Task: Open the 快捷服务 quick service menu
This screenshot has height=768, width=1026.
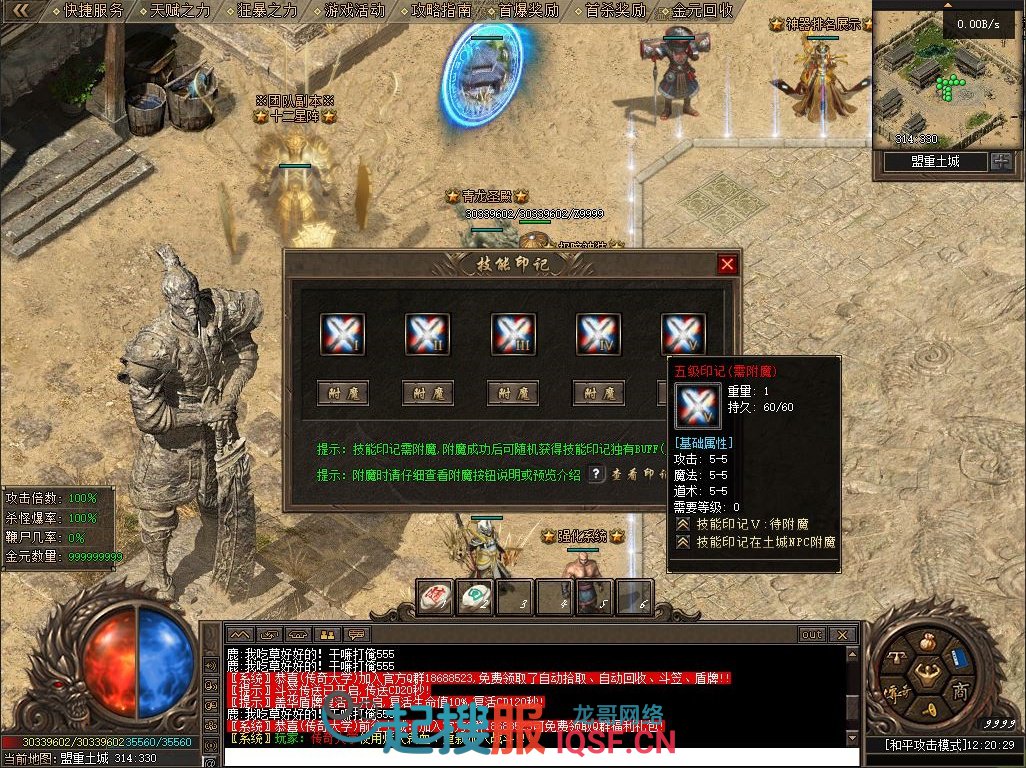Action: point(93,11)
